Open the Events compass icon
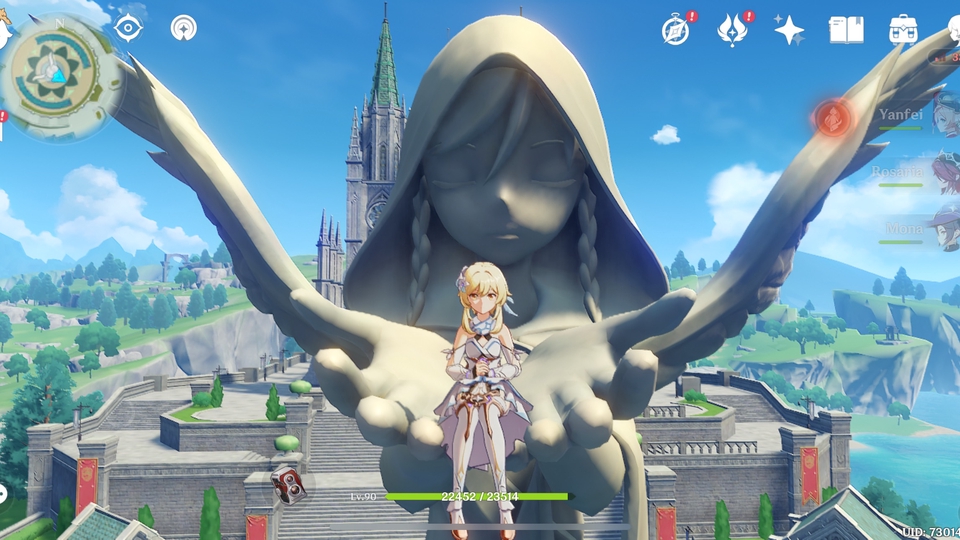 pyautogui.click(x=676, y=30)
